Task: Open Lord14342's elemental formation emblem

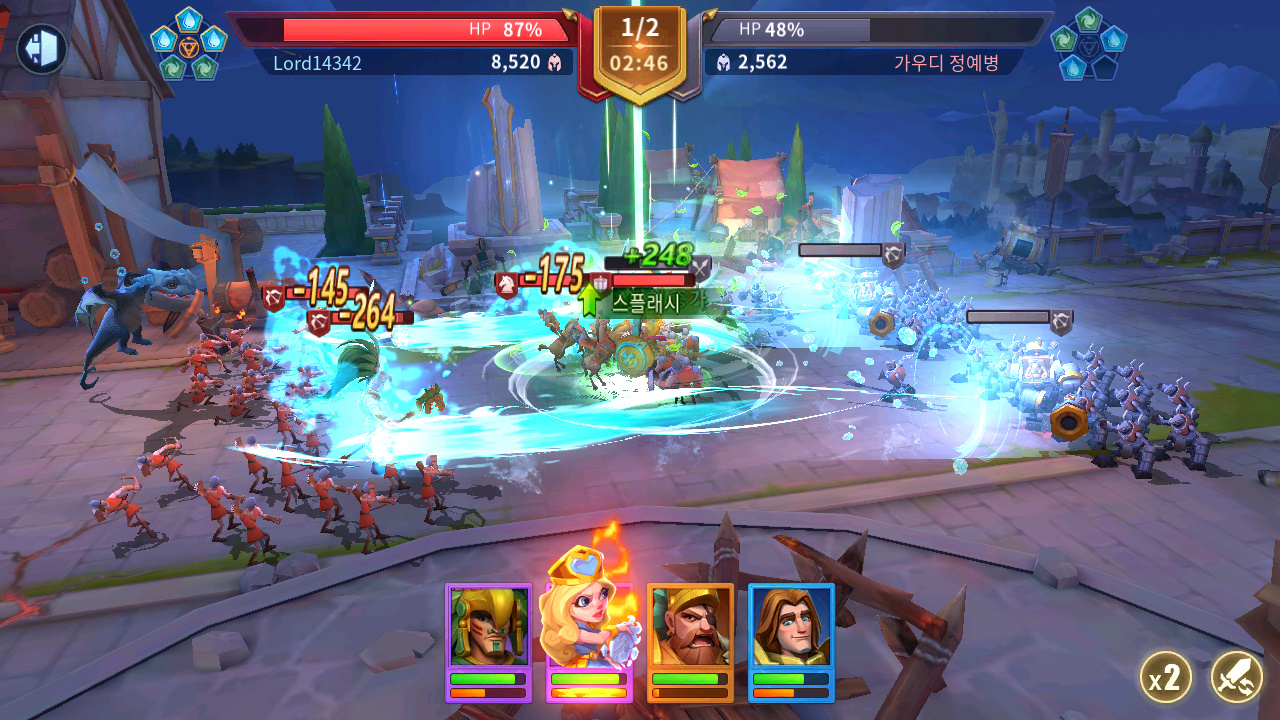Action: (188, 44)
